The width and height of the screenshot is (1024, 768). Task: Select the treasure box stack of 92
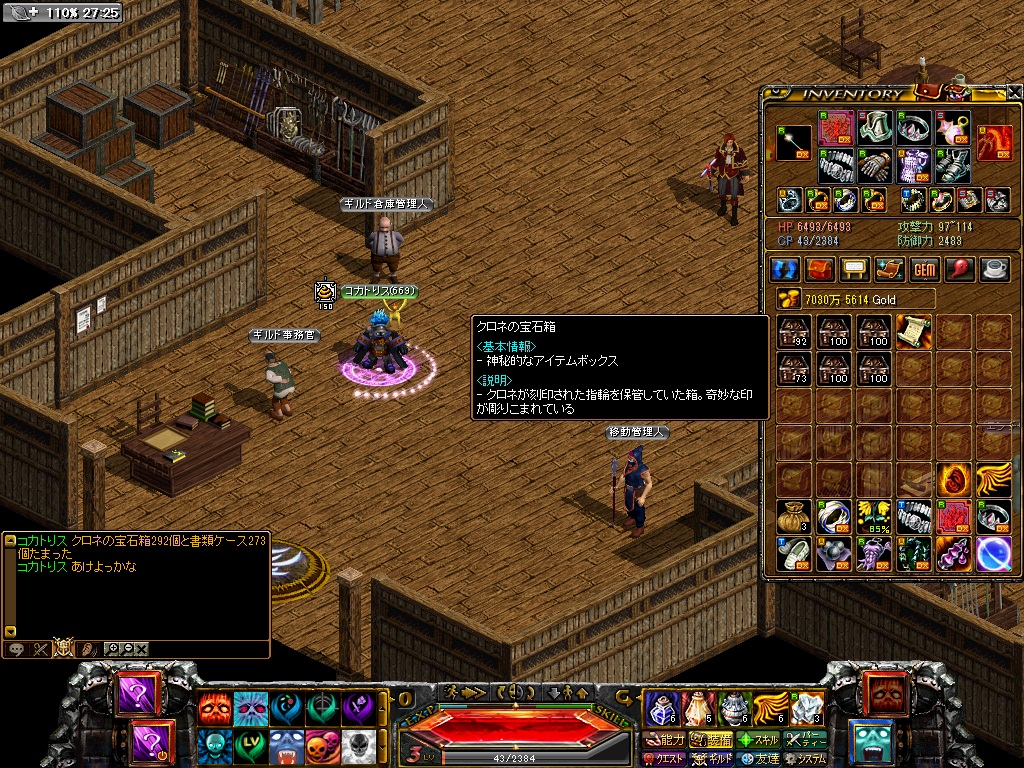coord(795,332)
